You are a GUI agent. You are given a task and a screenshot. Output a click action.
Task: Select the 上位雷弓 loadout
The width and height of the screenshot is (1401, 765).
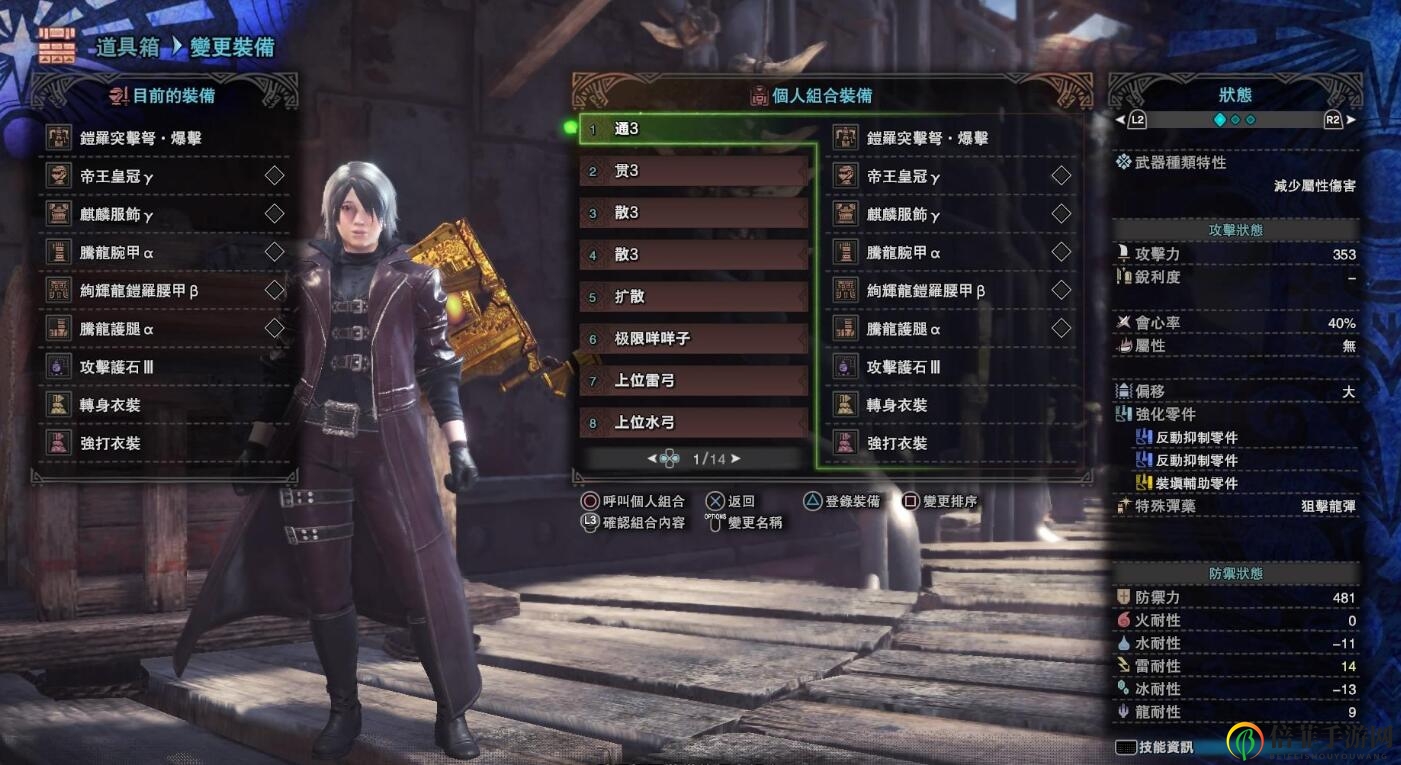(694, 381)
